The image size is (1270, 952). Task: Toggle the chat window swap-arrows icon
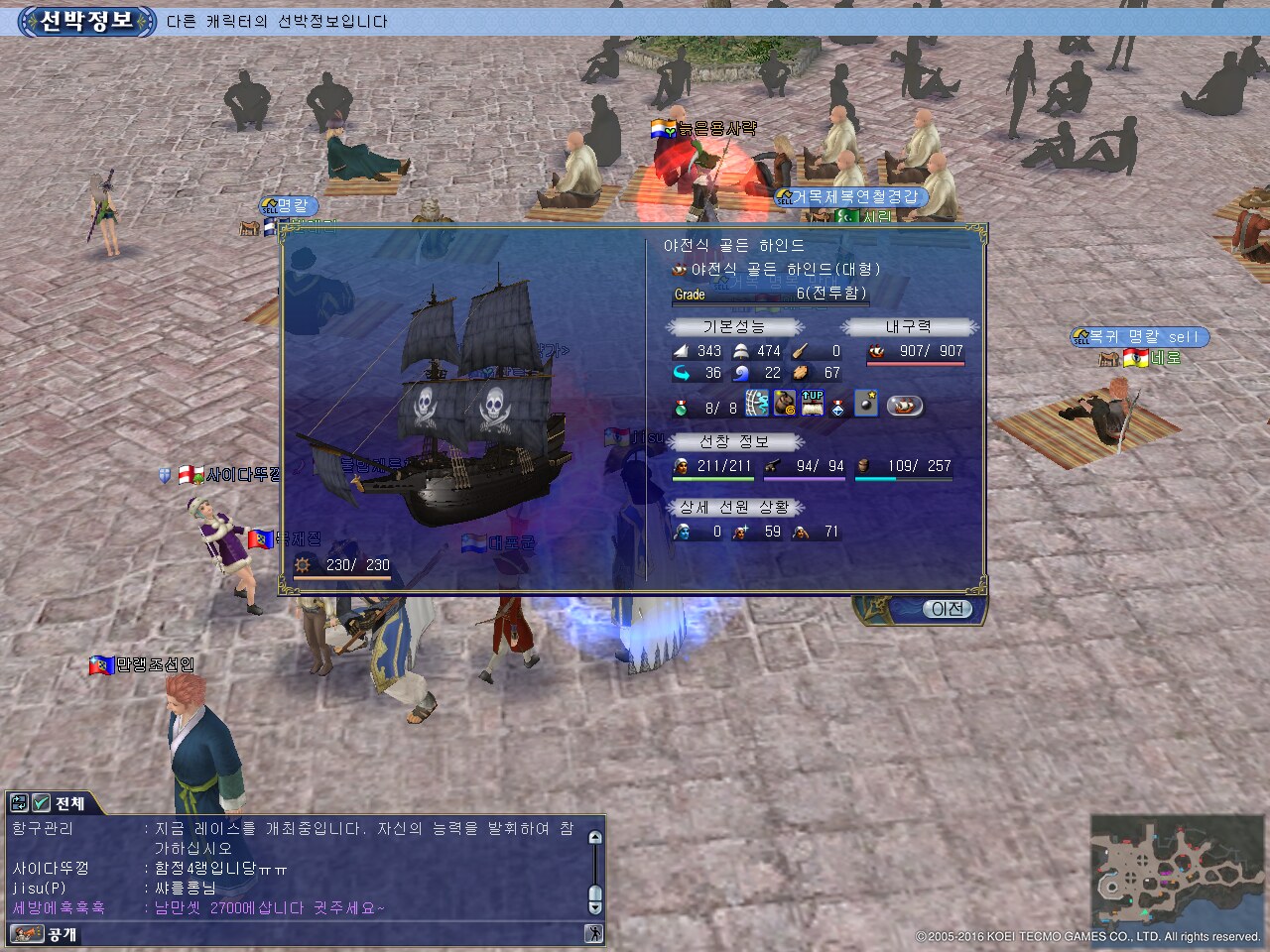pos(18,803)
